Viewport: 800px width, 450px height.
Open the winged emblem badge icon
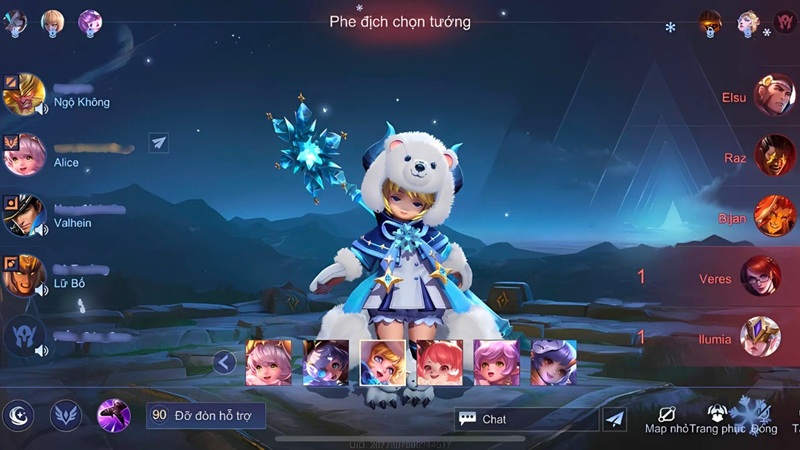pos(67,415)
